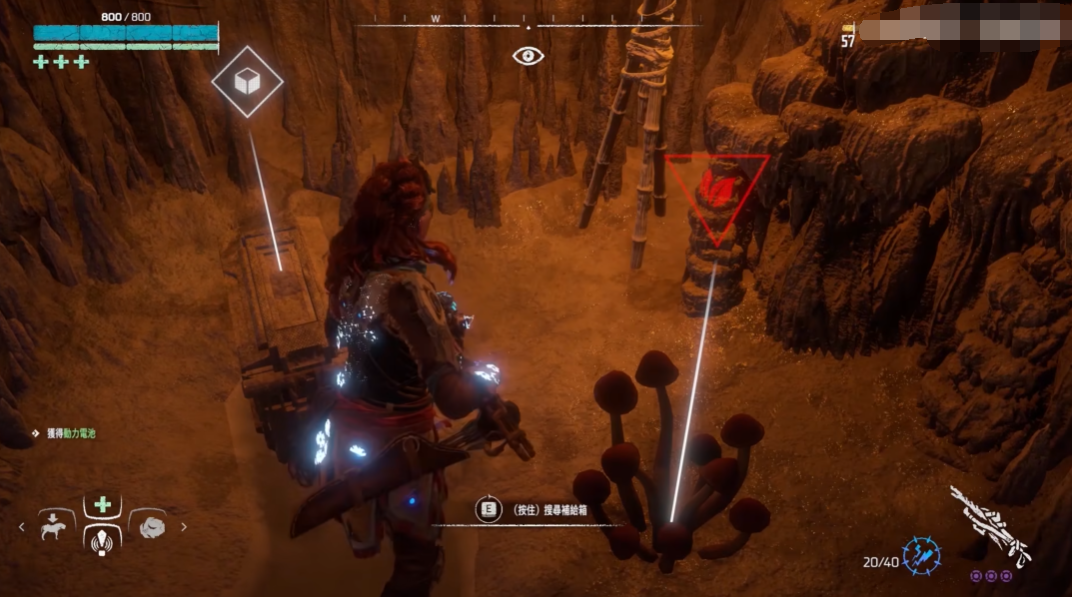The width and height of the screenshot is (1072, 597).
Task: Select the equipped weapon icon
Action: (x=989, y=524)
